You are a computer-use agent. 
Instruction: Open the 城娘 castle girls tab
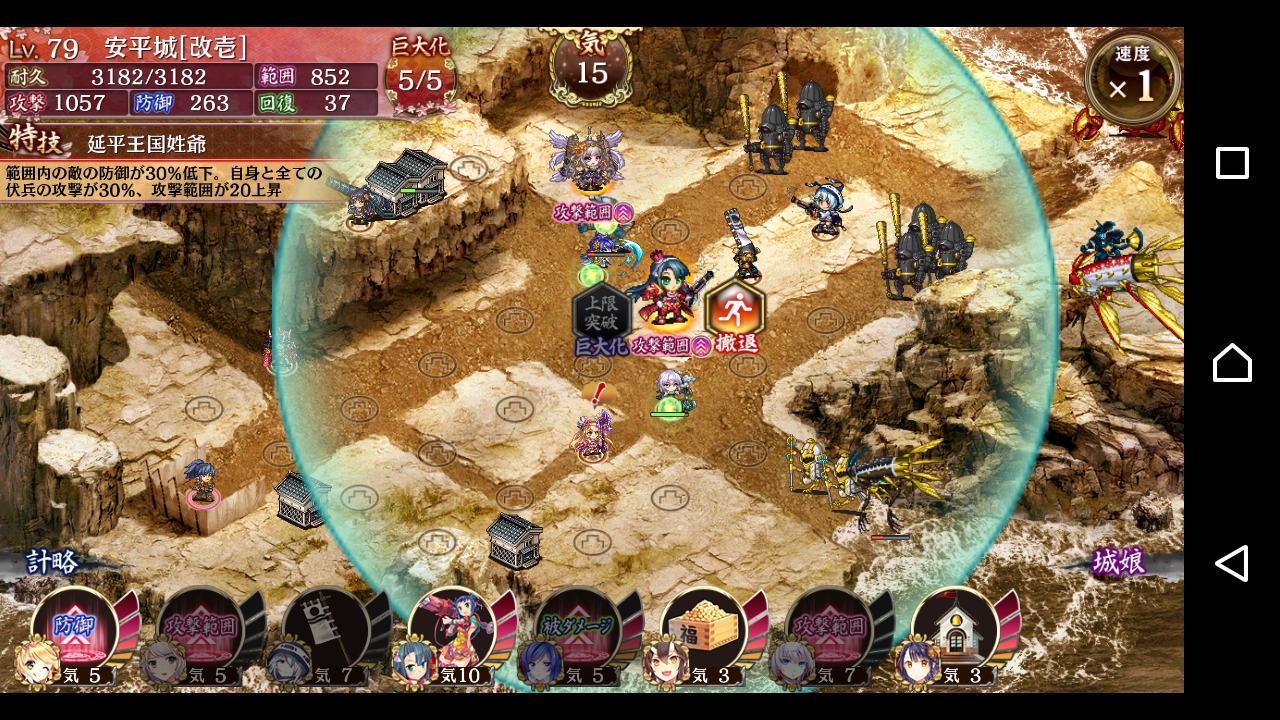click(1118, 562)
